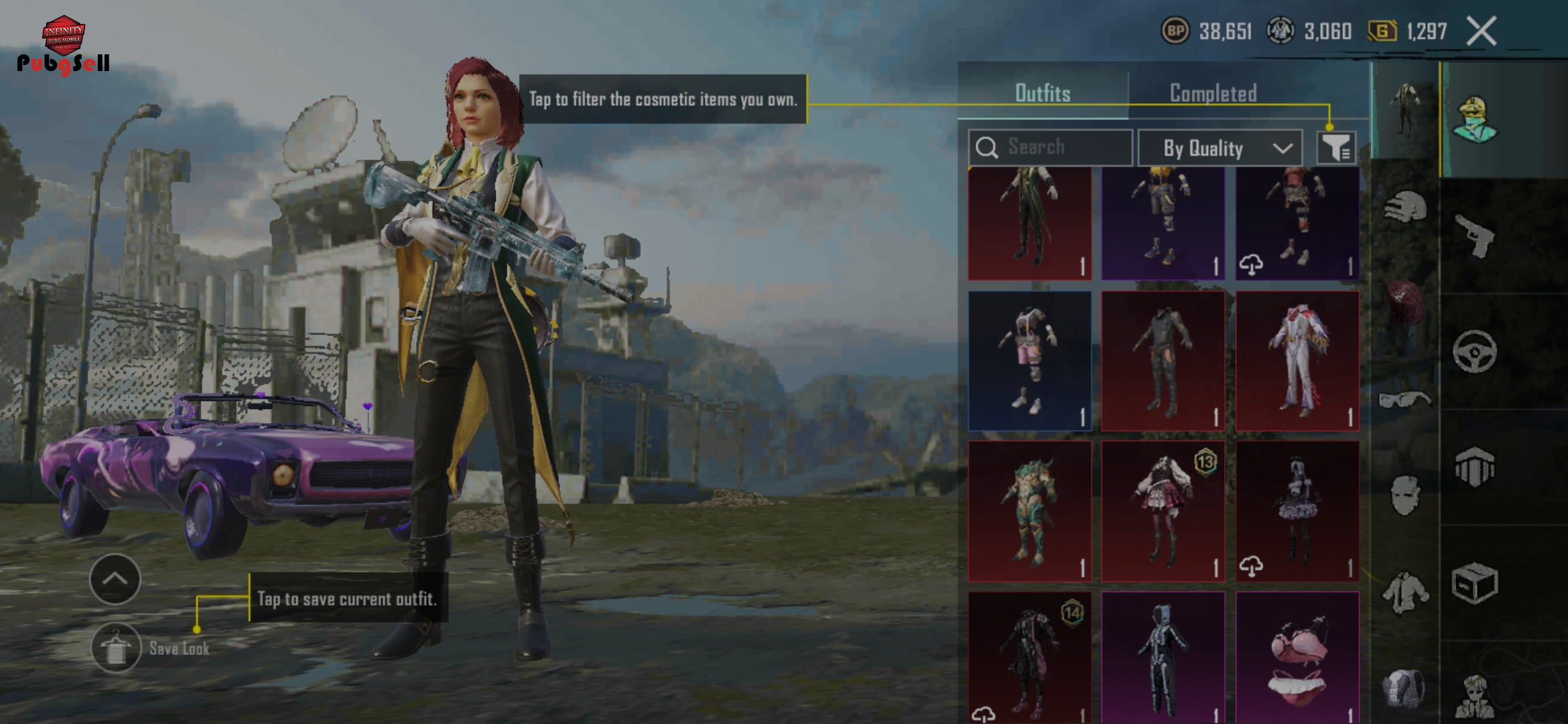This screenshot has height=724, width=1568.
Task: Open the By Quality sort dropdown
Action: coord(1220,148)
